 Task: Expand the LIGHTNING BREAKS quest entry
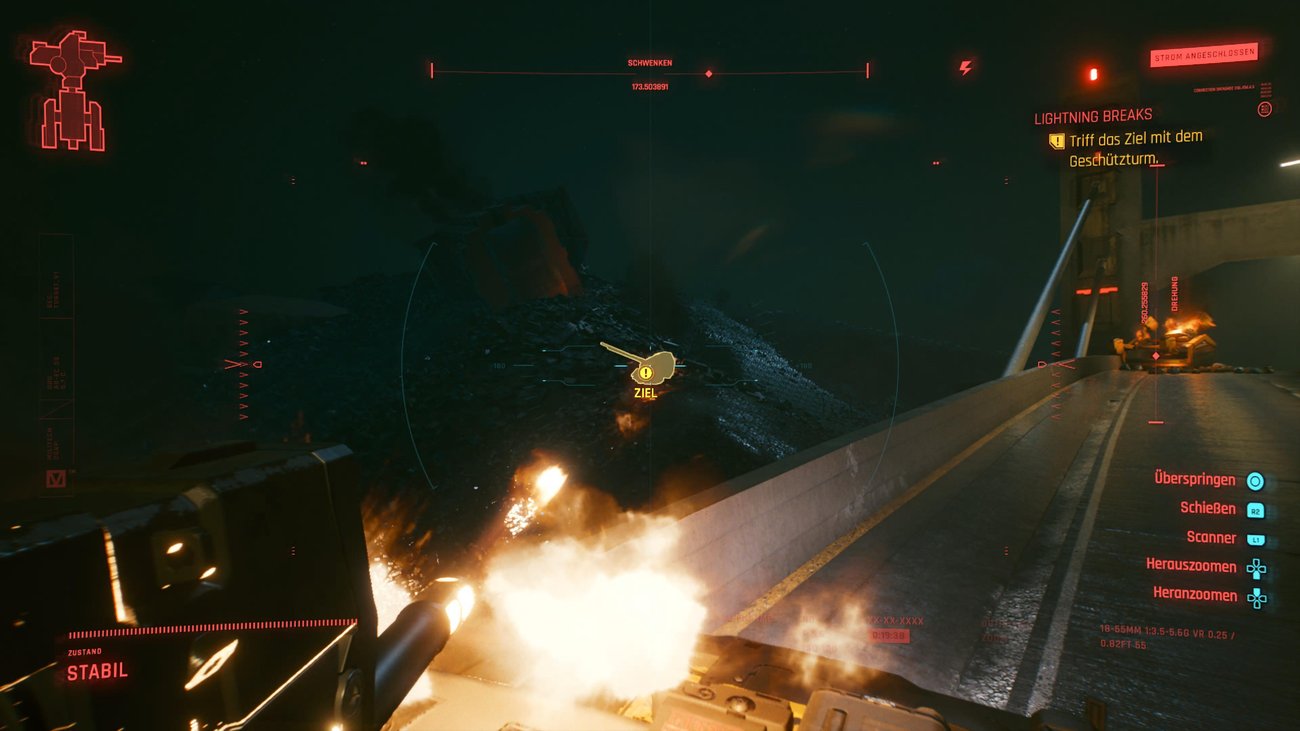pos(1094,114)
